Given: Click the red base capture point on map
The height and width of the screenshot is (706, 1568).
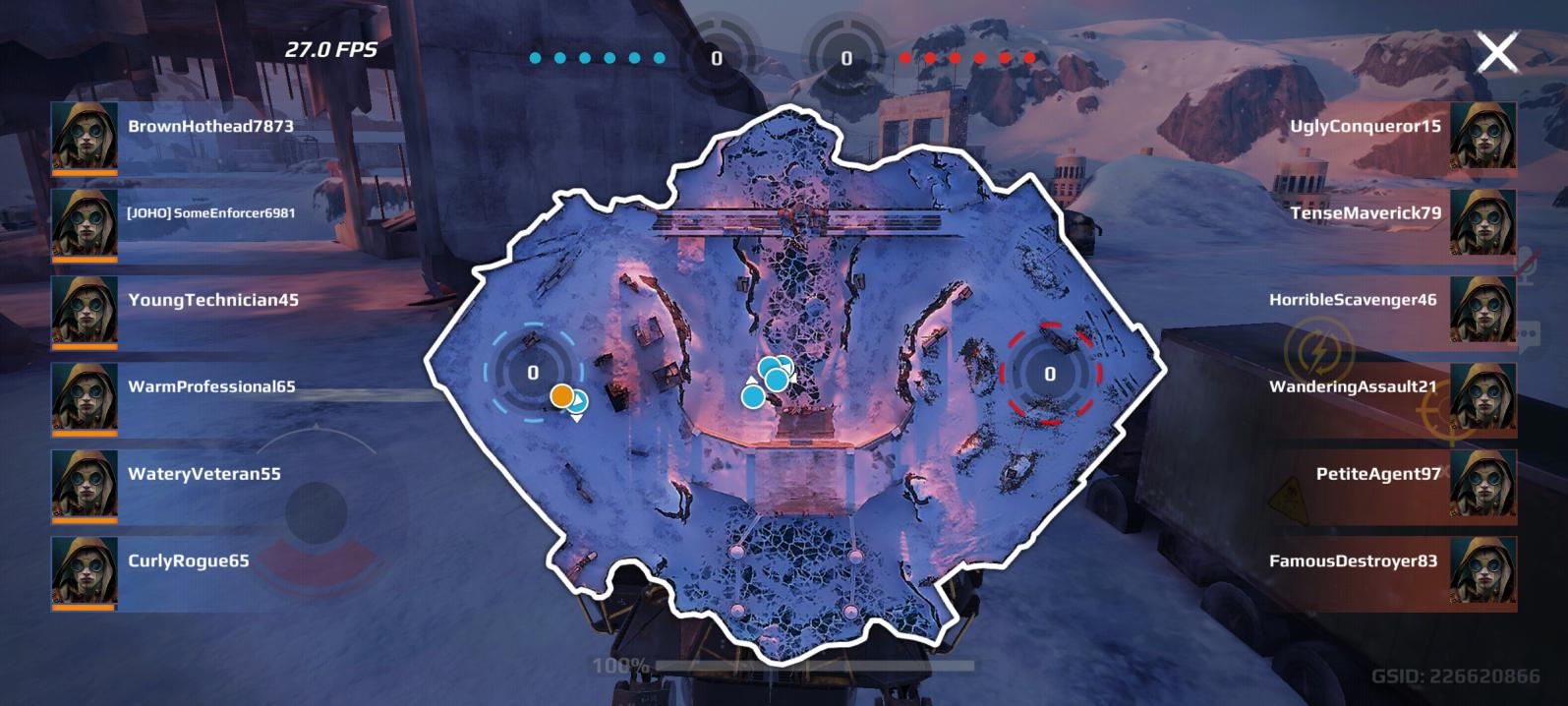Looking at the screenshot, I should (1049, 374).
